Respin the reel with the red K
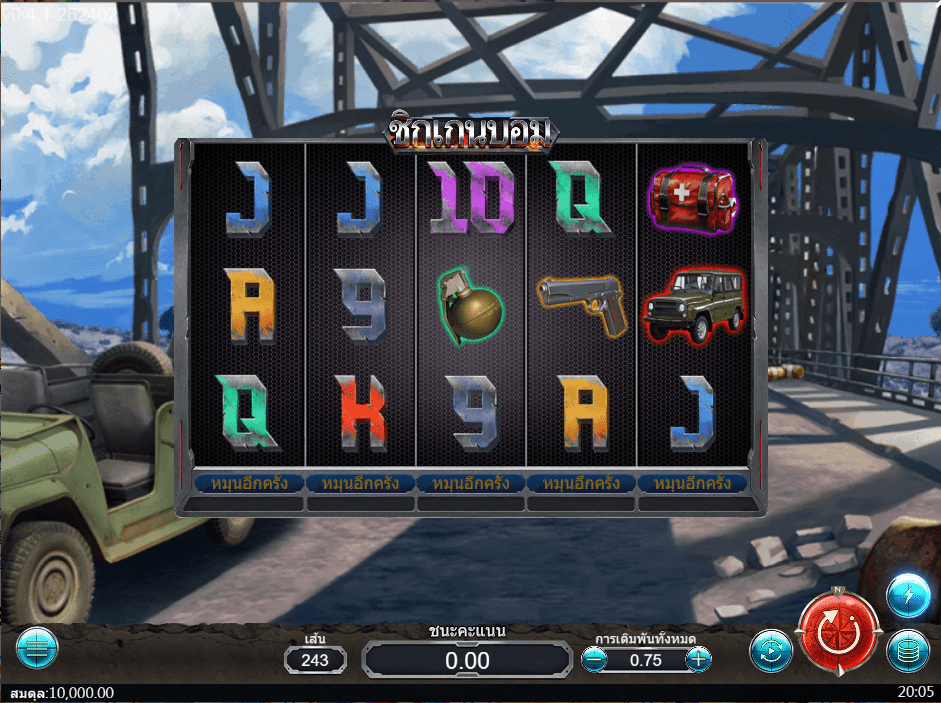The width and height of the screenshot is (941, 703). [x=360, y=483]
